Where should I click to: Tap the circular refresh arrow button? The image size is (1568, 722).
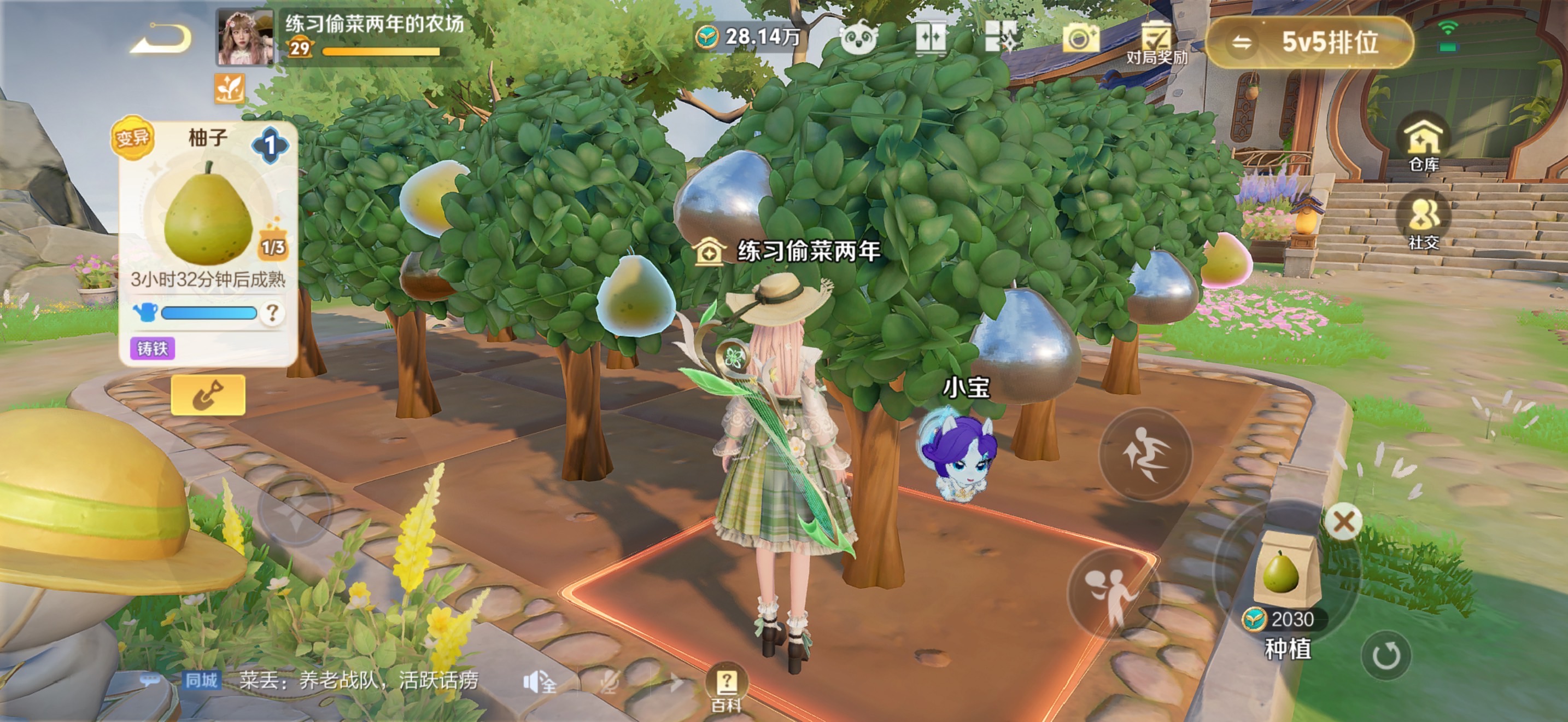tap(1385, 656)
